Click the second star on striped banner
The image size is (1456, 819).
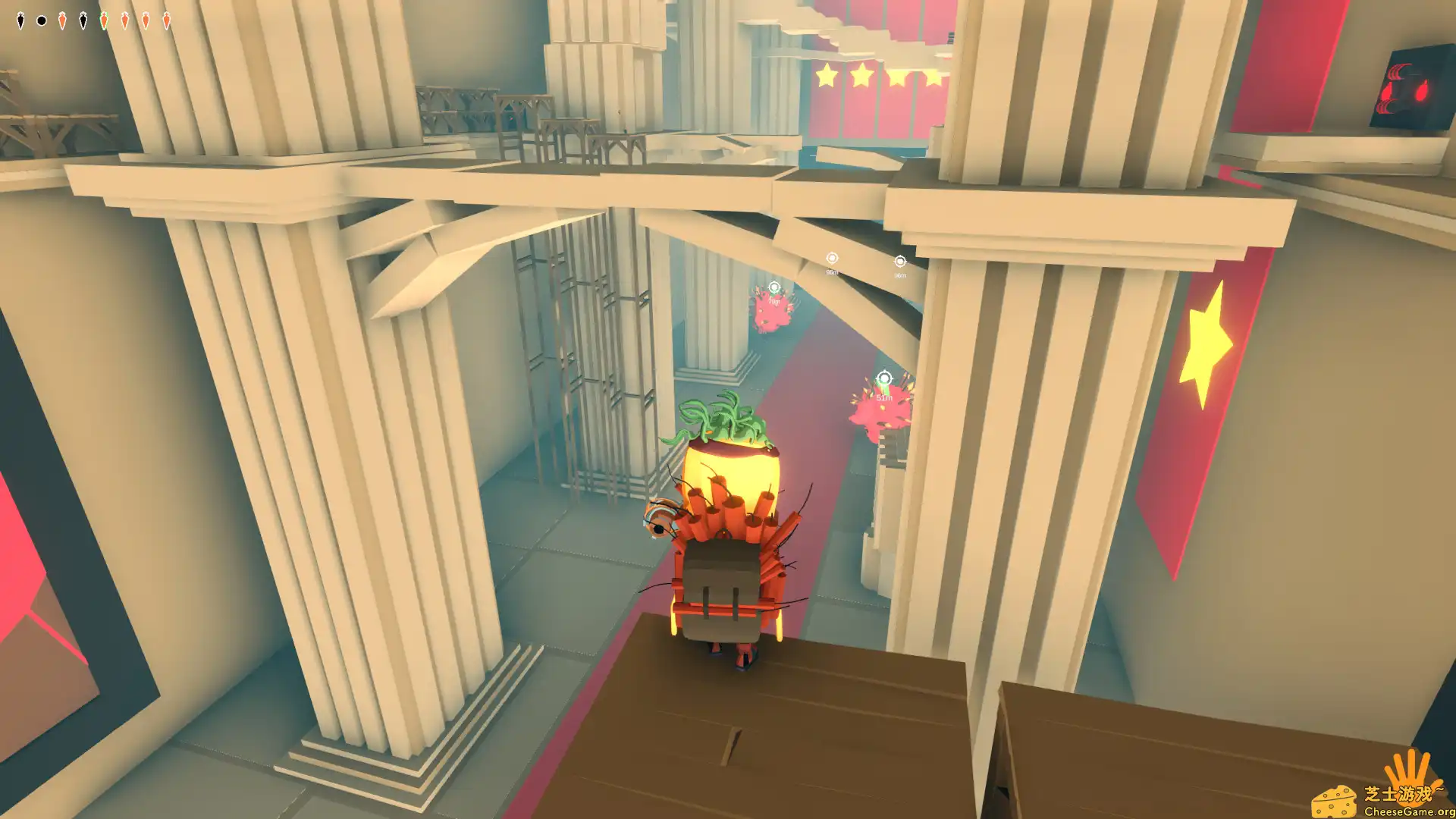[863, 74]
